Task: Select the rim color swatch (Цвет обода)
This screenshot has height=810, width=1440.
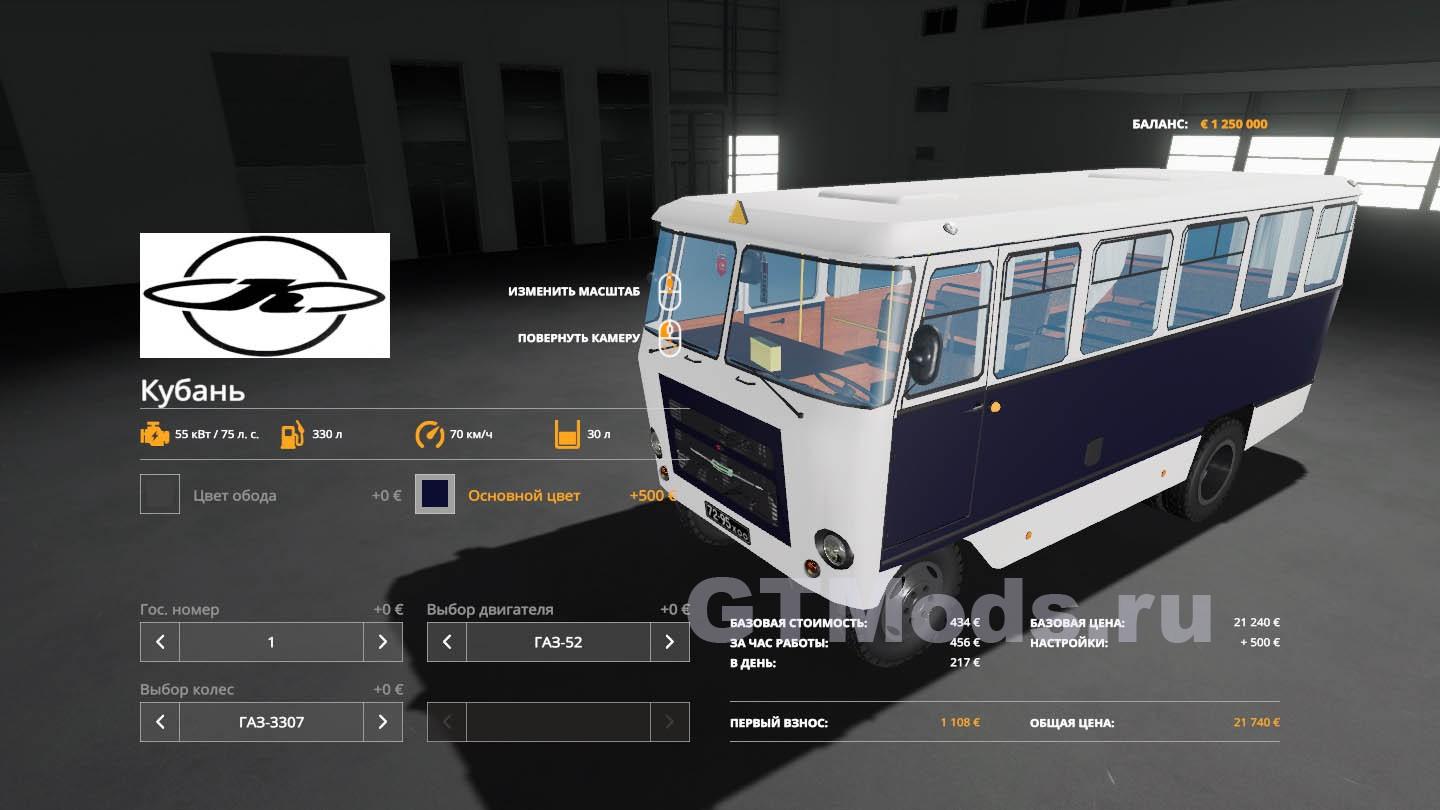Action: 160,494
